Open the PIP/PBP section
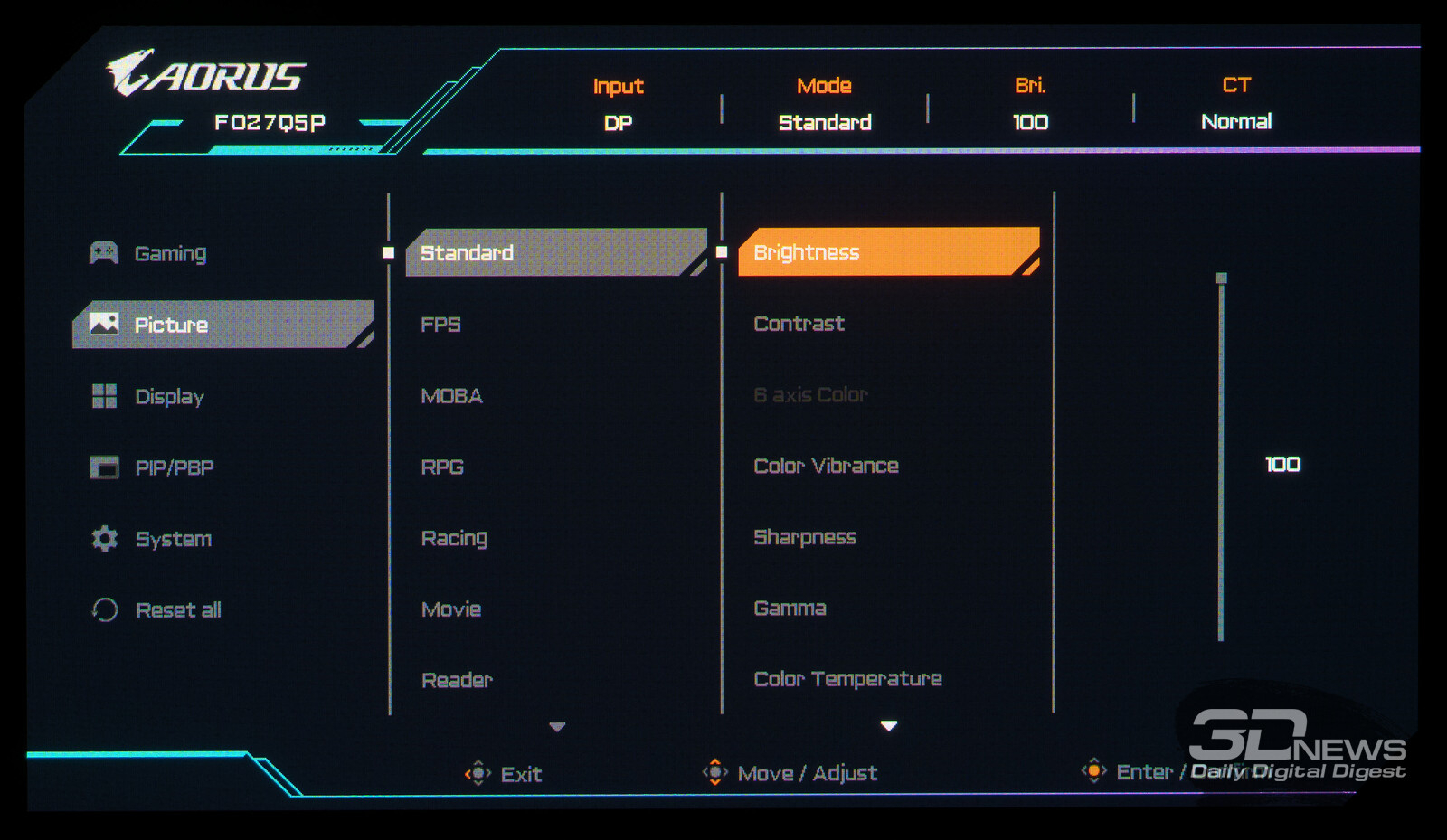This screenshot has width=1447, height=840. point(174,467)
